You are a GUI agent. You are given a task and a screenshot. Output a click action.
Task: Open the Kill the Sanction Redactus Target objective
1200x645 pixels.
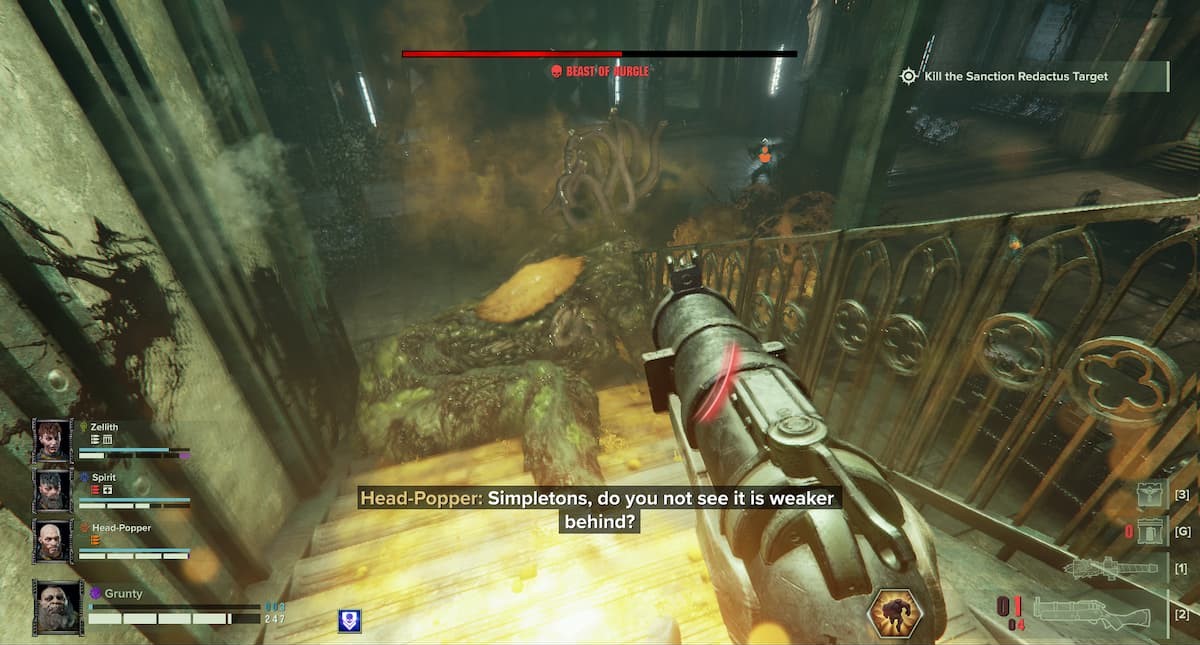coord(1014,76)
